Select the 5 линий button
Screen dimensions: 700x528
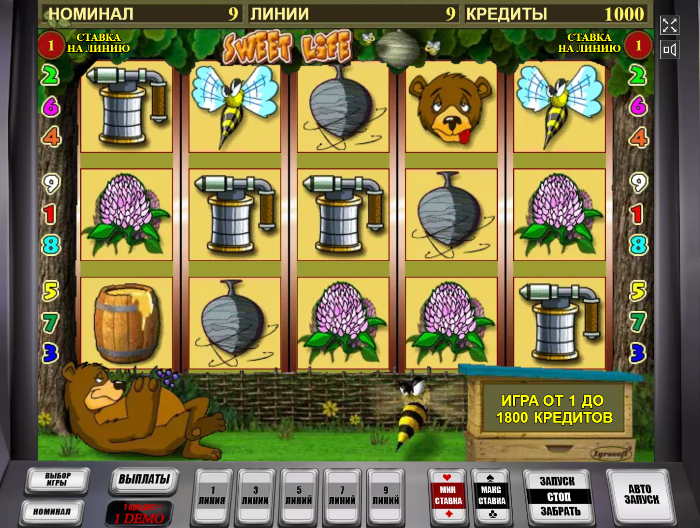[x=298, y=491]
